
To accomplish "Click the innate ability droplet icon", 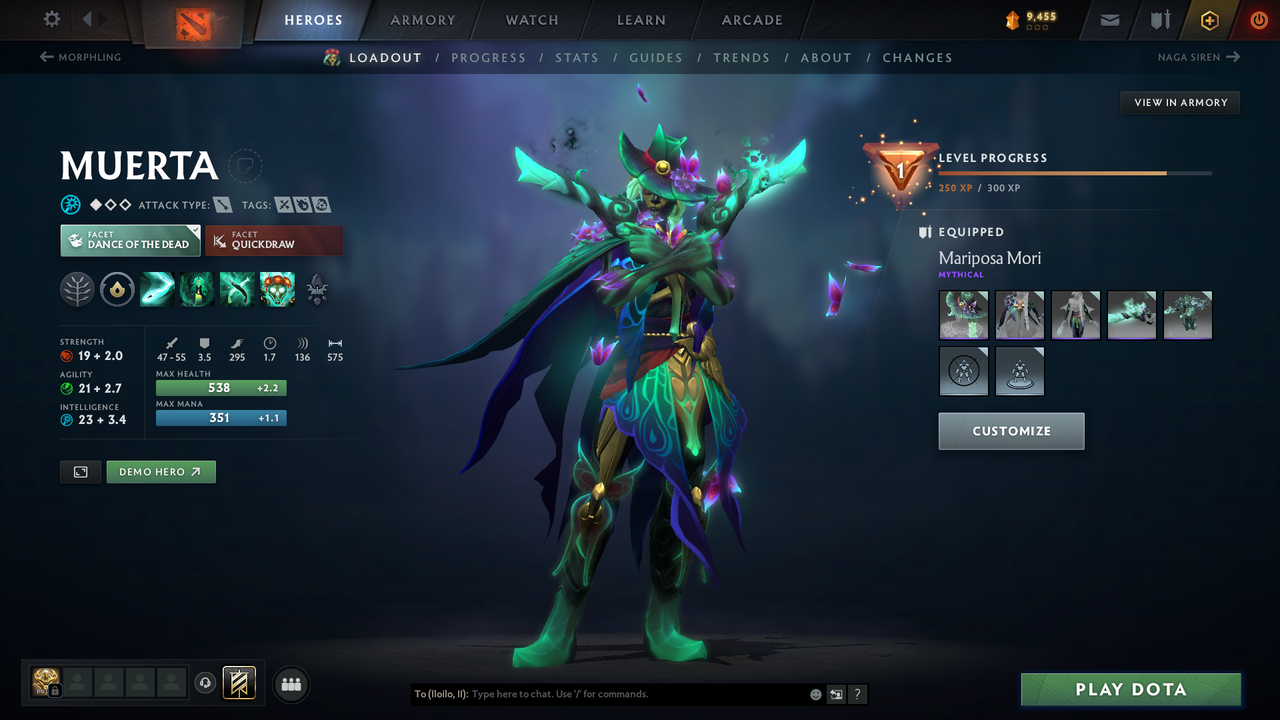I will pos(117,289).
